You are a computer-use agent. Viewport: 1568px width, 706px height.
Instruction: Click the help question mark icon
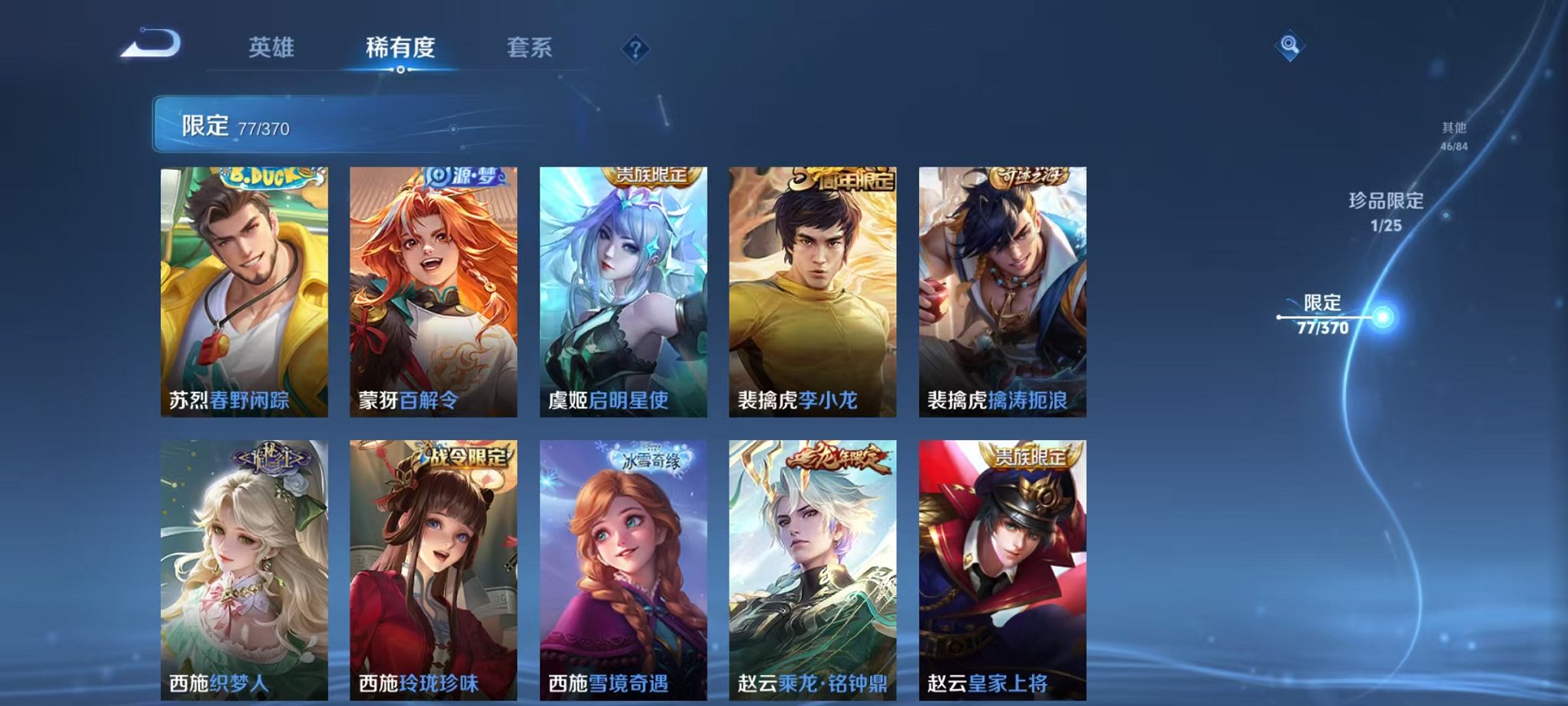[x=632, y=50]
